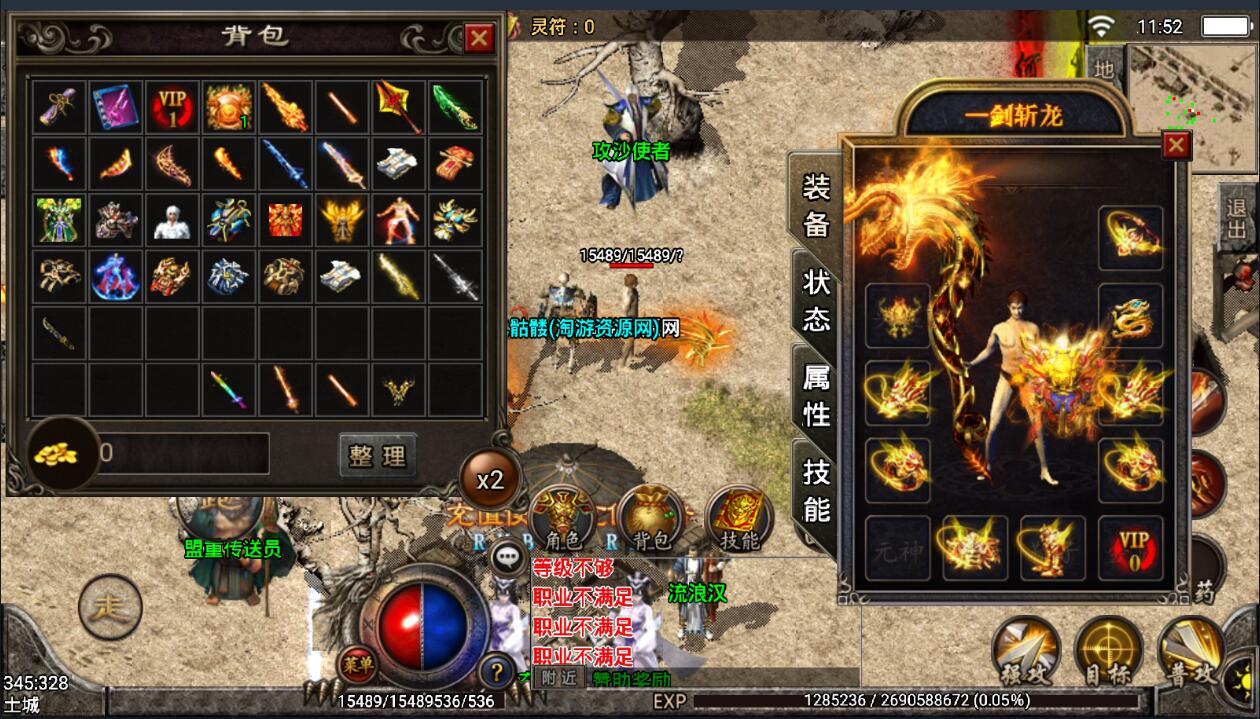Click the 整理 sort button
The height and width of the screenshot is (719, 1260).
[x=377, y=456]
